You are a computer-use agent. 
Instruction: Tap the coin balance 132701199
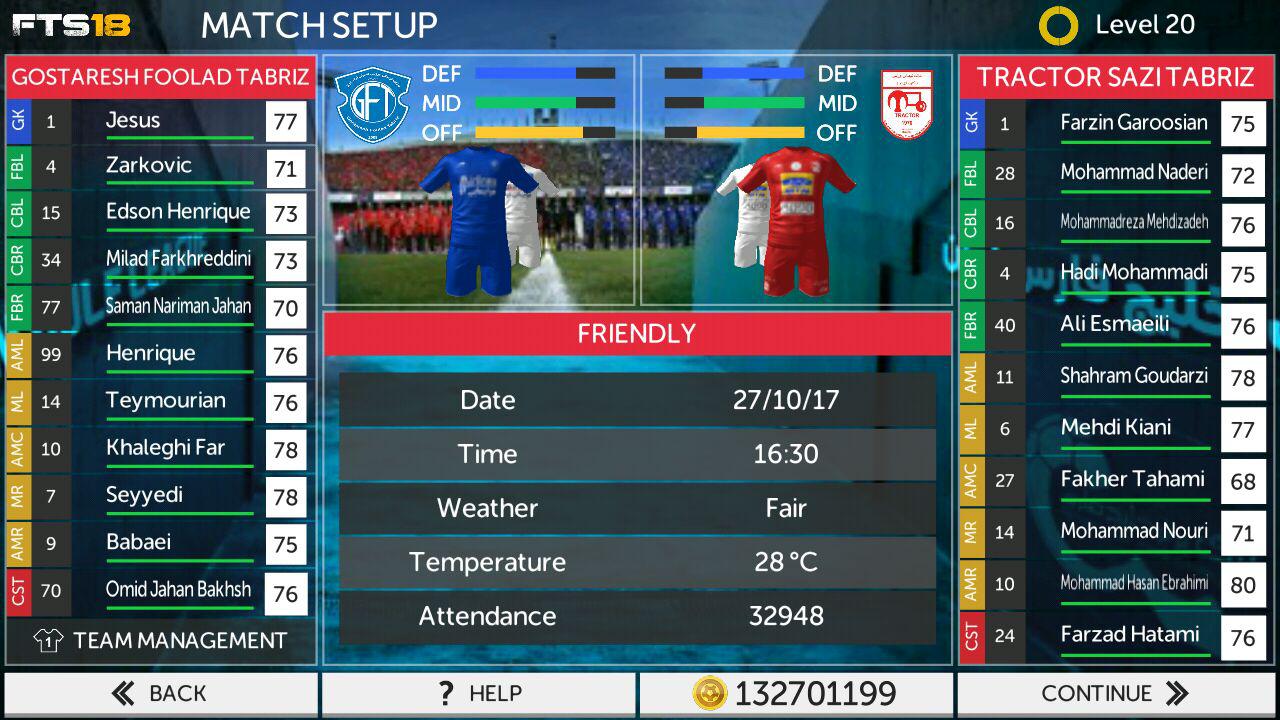[796, 693]
